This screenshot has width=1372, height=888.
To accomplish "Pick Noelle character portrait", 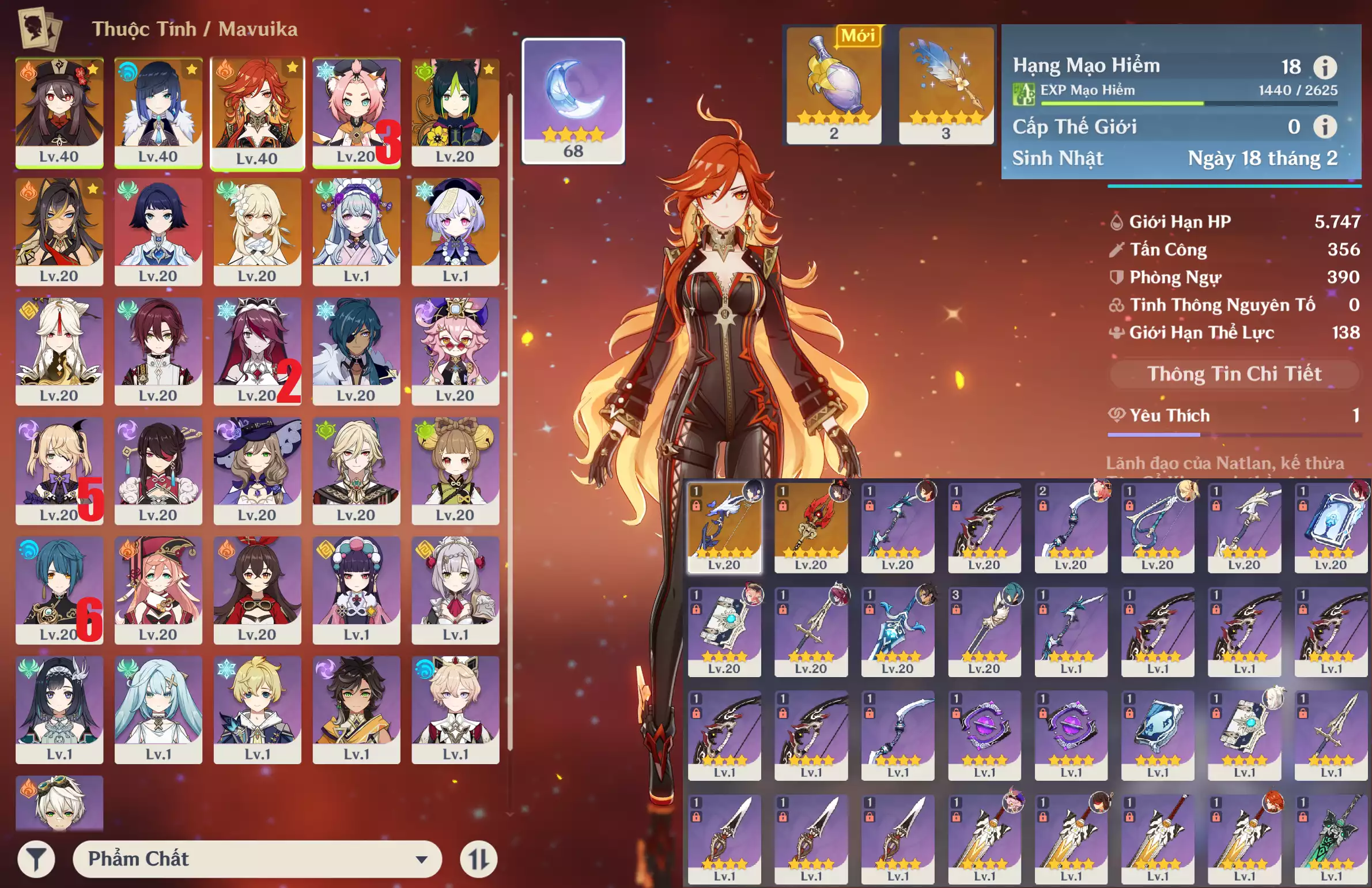I will (455, 590).
